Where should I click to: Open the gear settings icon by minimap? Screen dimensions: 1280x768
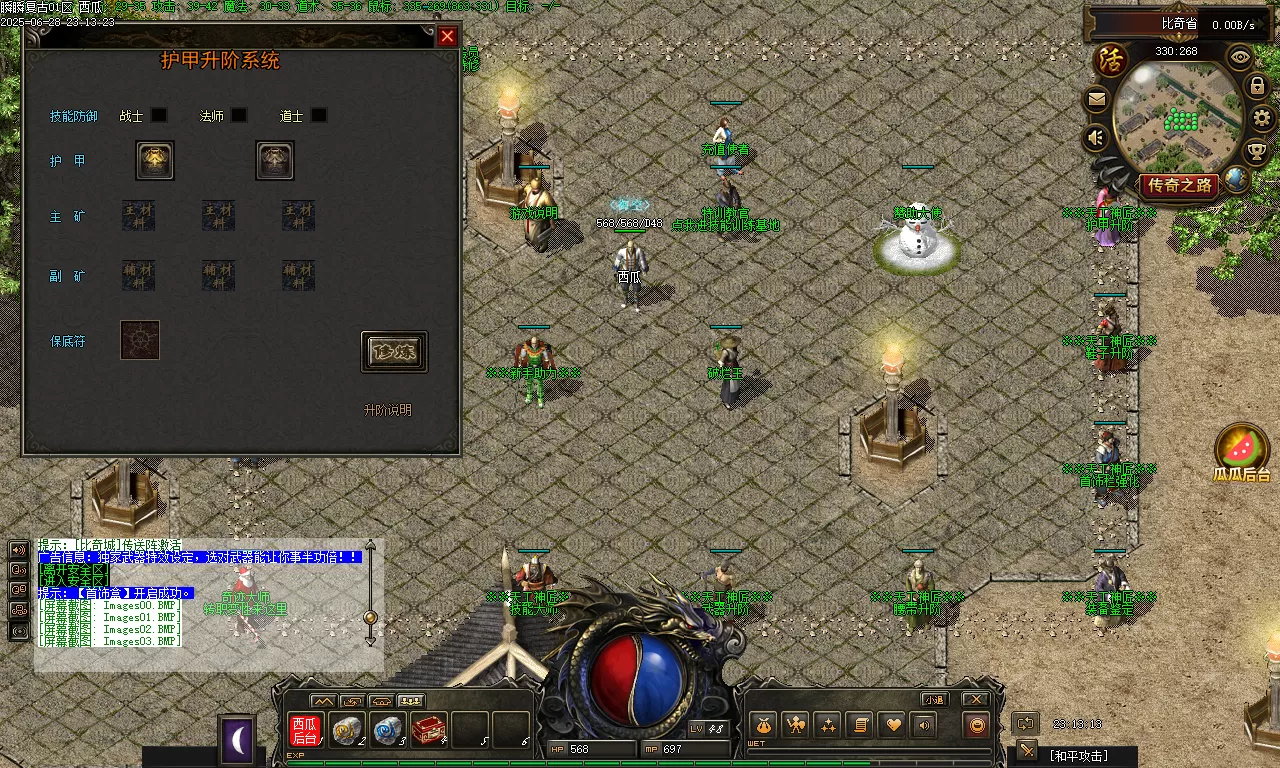[x=1263, y=118]
